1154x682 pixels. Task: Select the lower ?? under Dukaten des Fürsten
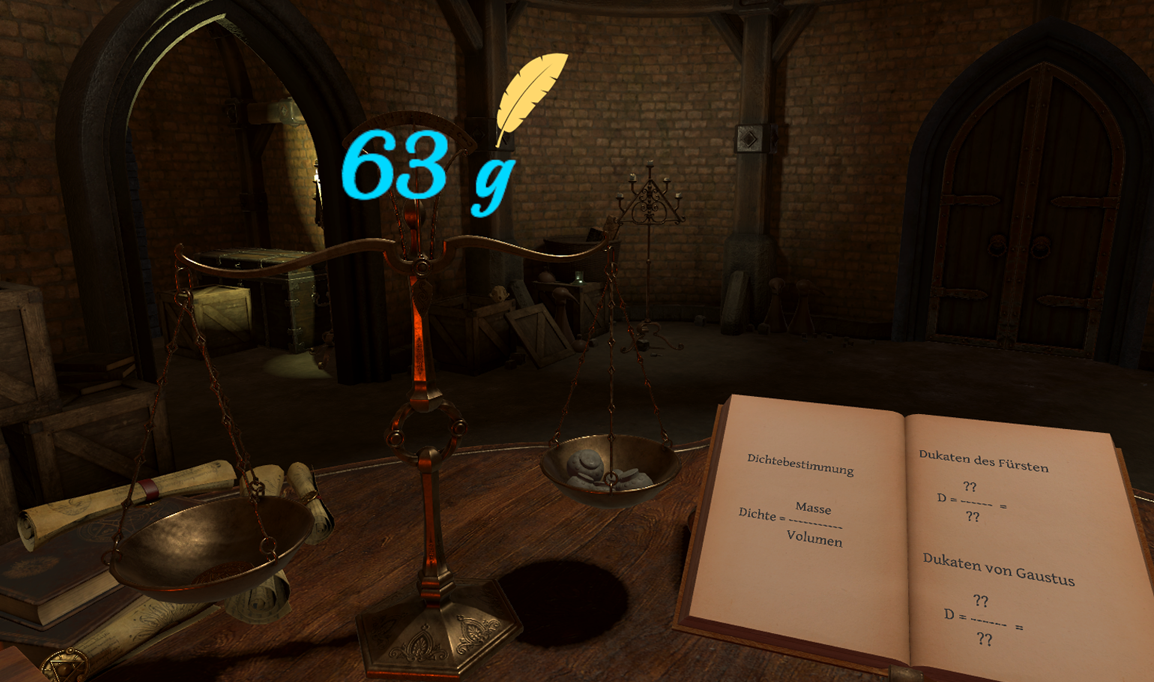click(971, 517)
